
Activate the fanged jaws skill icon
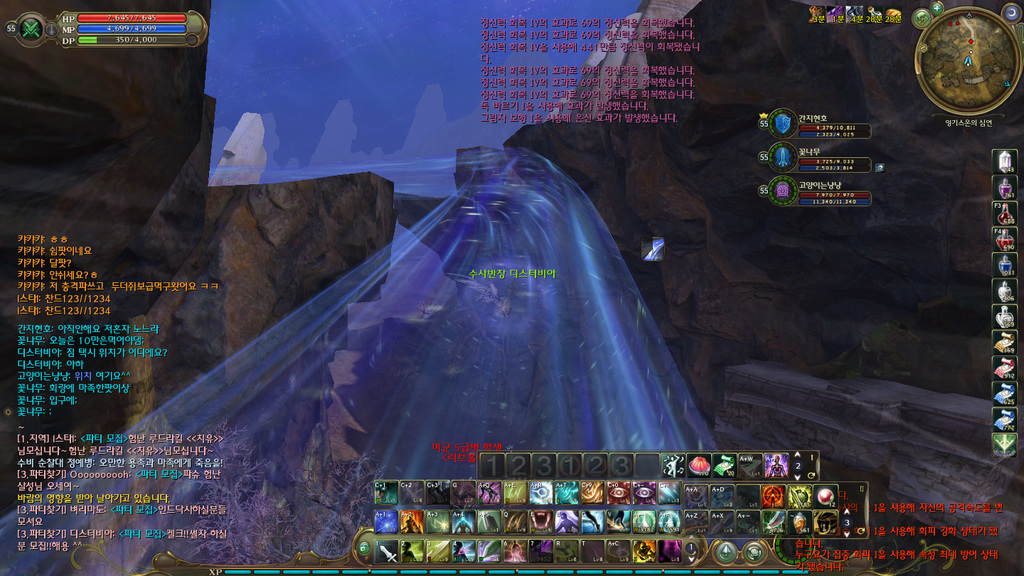pos(541,521)
